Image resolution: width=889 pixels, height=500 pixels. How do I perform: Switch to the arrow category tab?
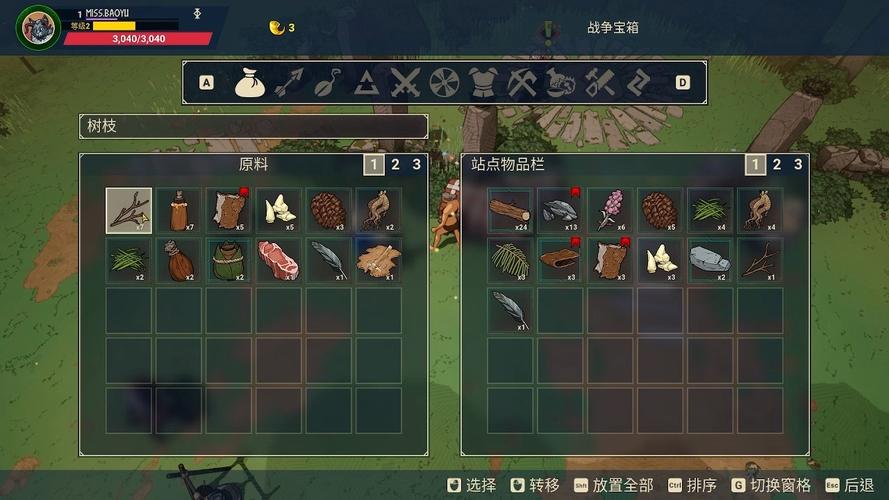tap(288, 83)
